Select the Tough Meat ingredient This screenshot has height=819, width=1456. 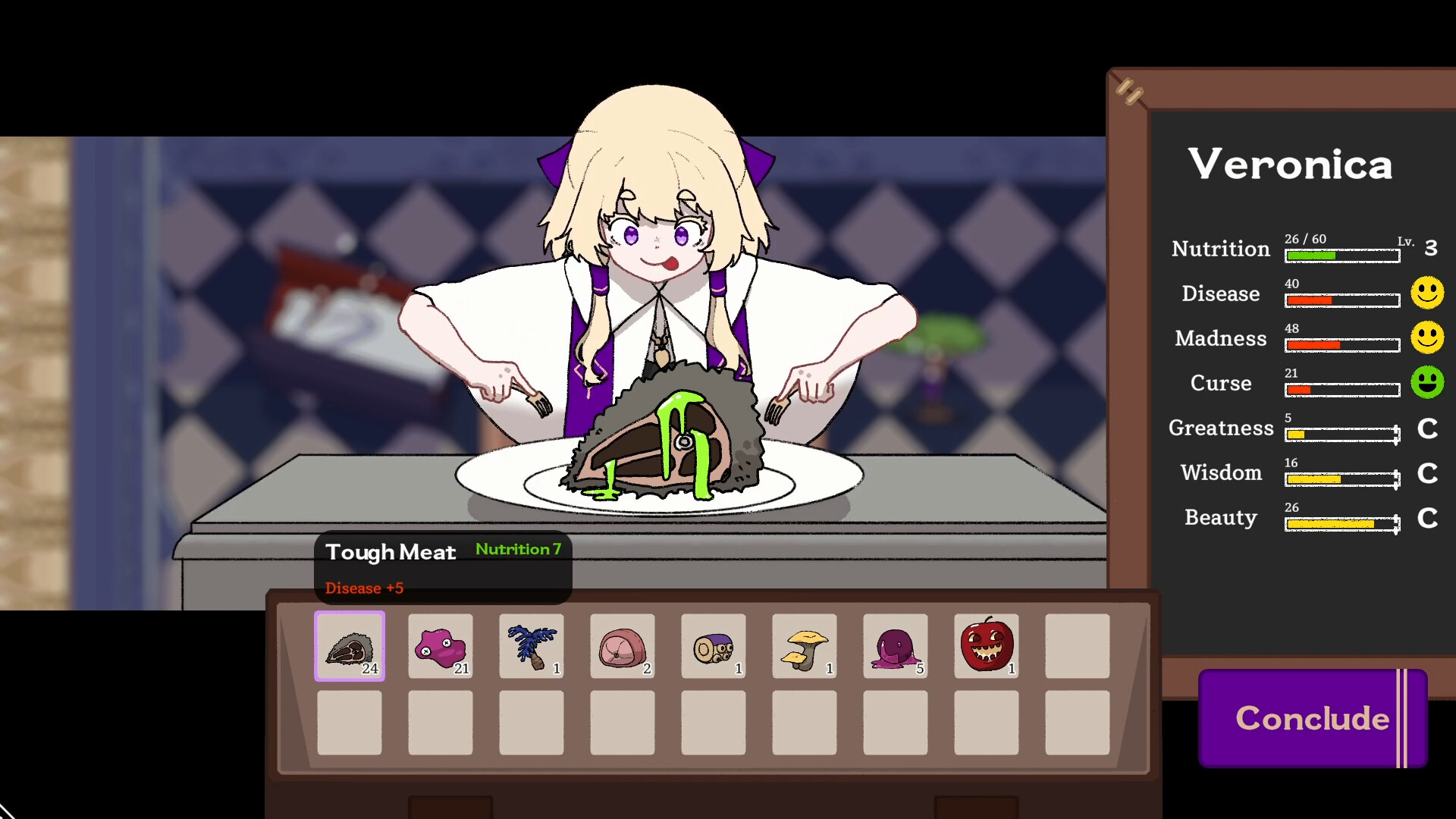[x=349, y=646]
